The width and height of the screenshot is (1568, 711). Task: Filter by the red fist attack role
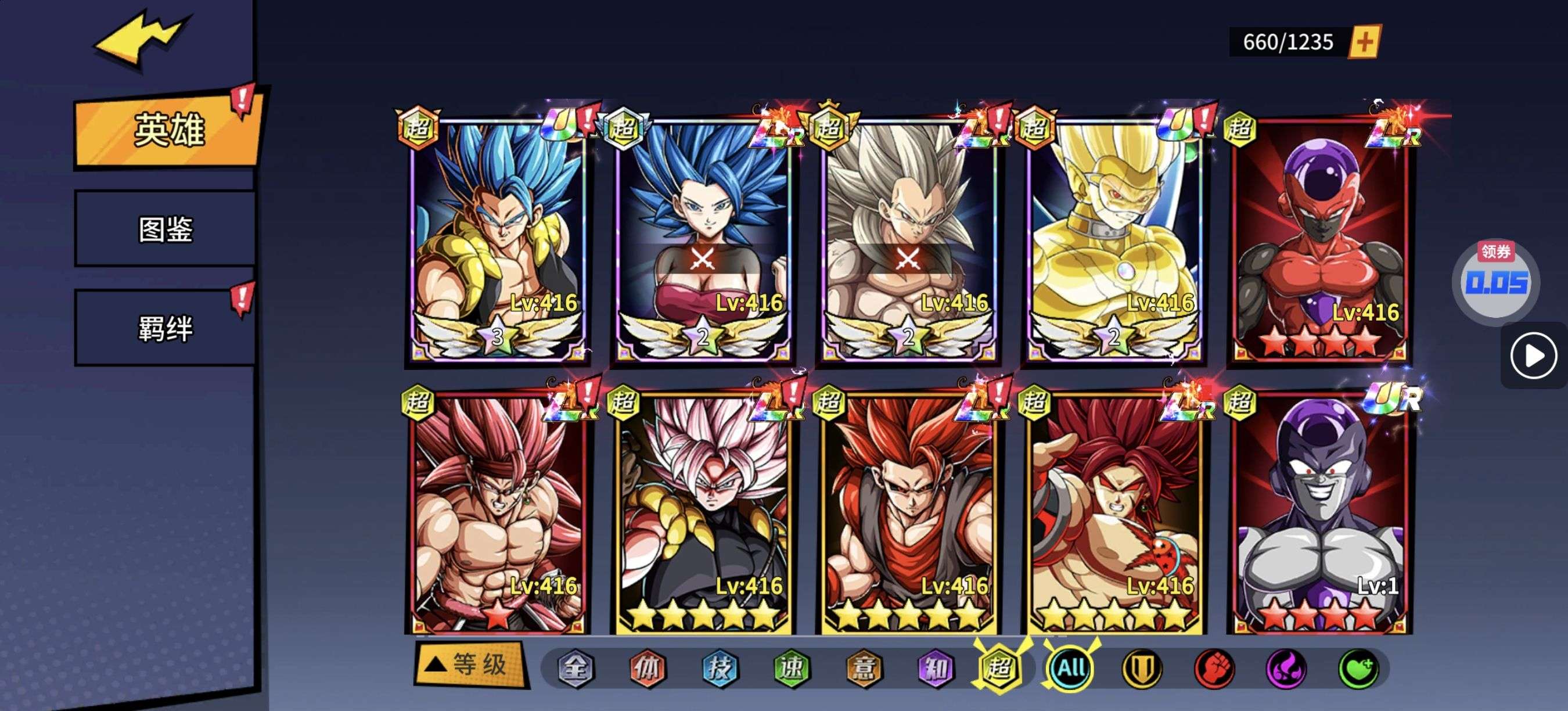[x=1214, y=669]
